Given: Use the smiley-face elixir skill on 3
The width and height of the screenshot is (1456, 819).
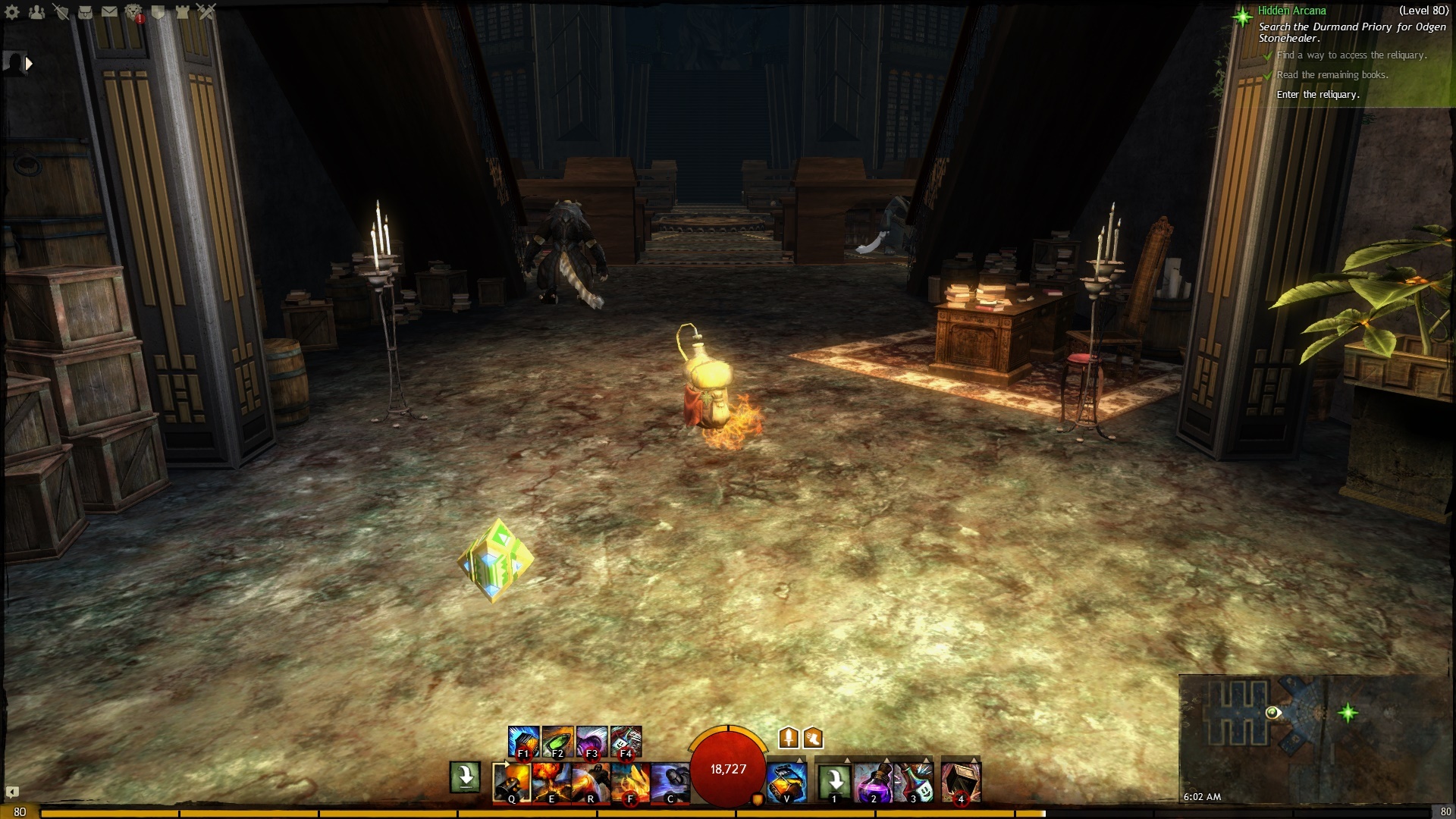Looking at the screenshot, I should tap(913, 781).
